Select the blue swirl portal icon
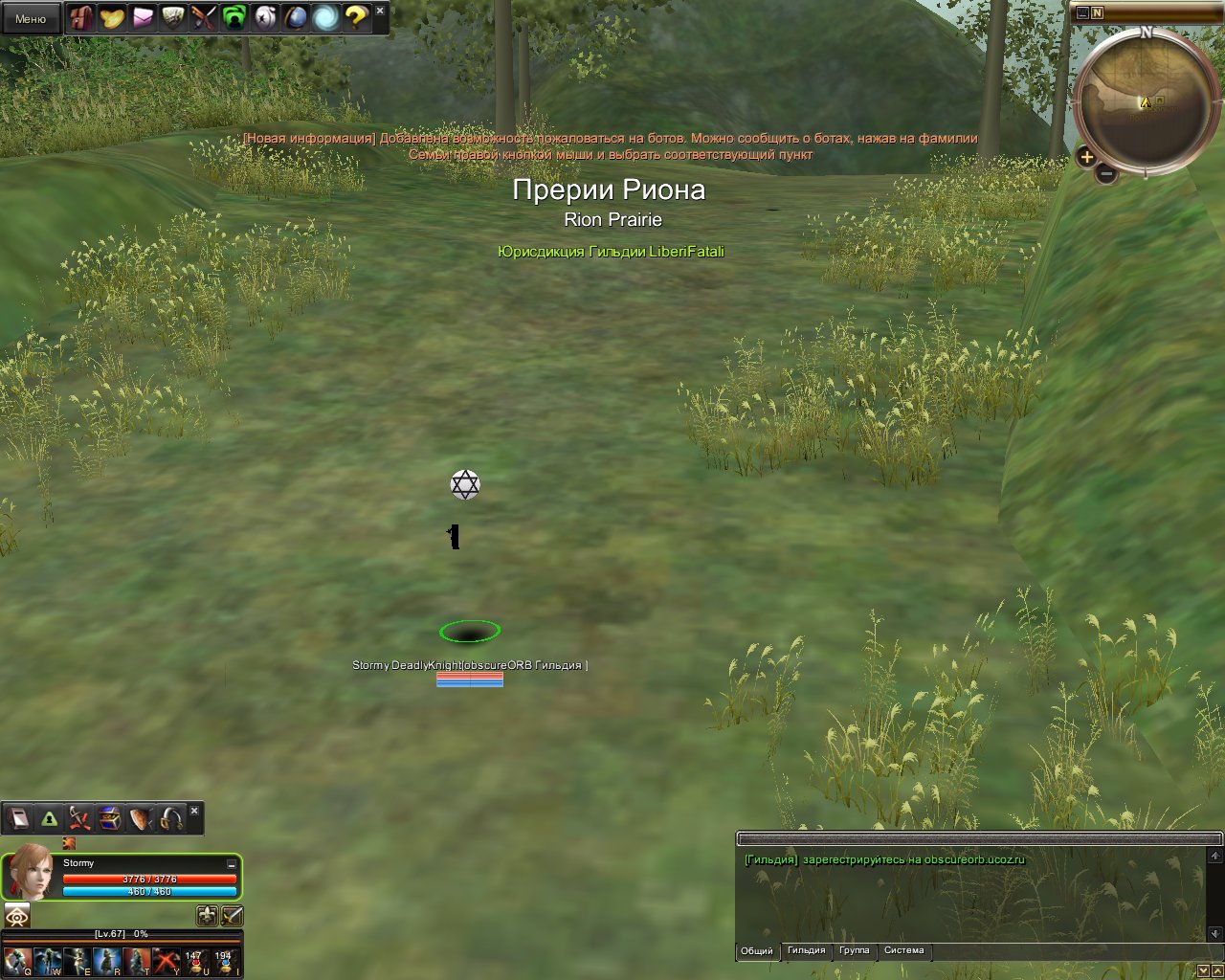 (x=325, y=17)
